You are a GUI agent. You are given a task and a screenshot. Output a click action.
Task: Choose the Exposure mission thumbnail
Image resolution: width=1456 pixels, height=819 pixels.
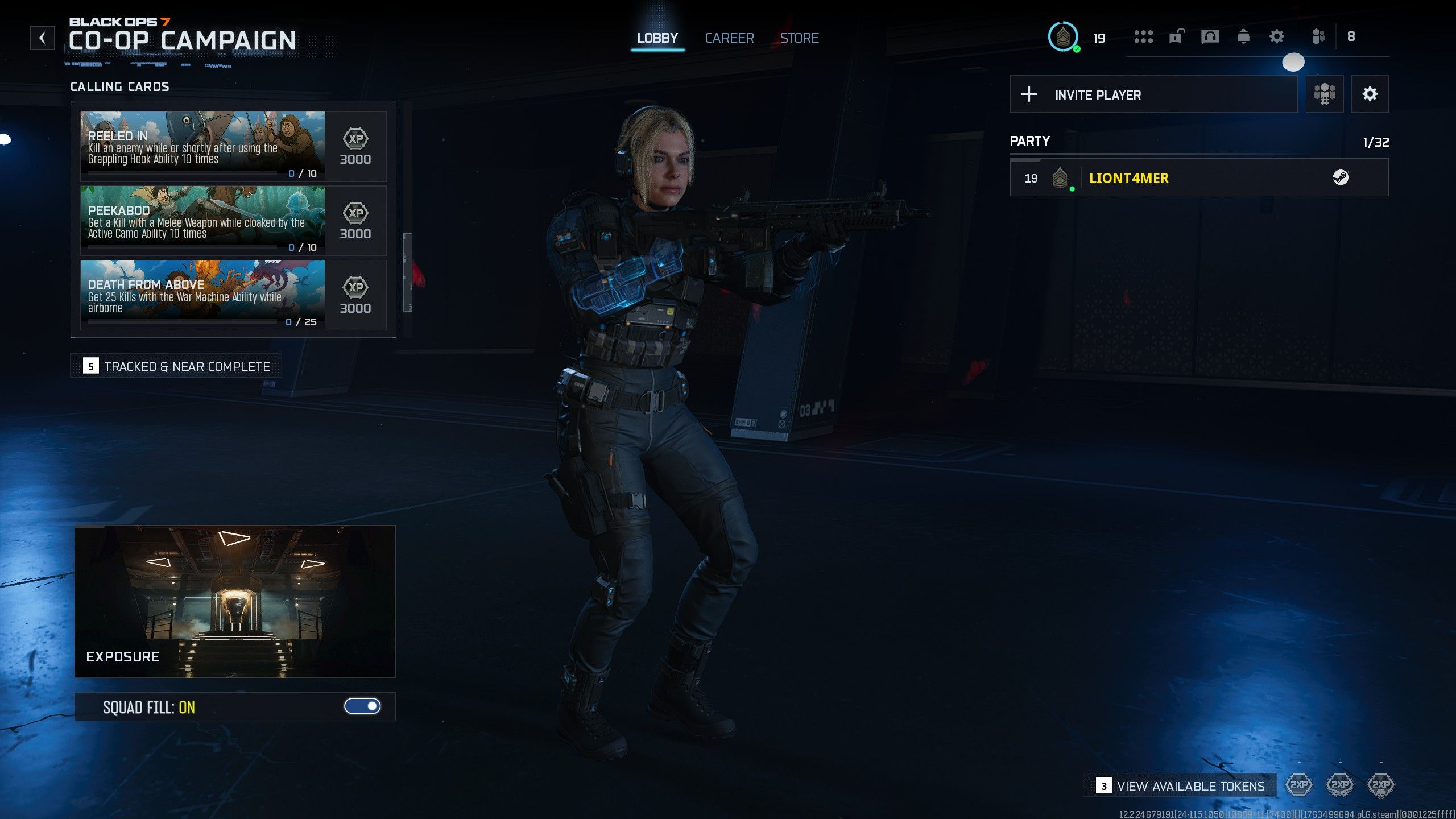click(x=235, y=601)
